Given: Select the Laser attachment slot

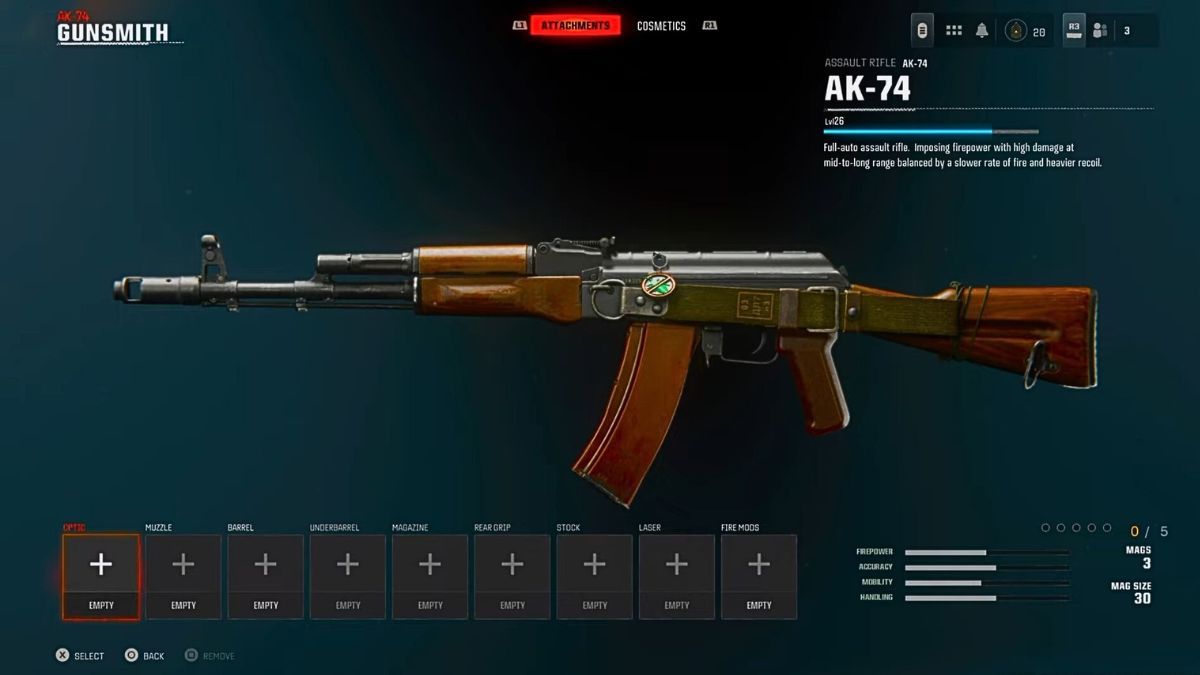Looking at the screenshot, I should [677, 575].
